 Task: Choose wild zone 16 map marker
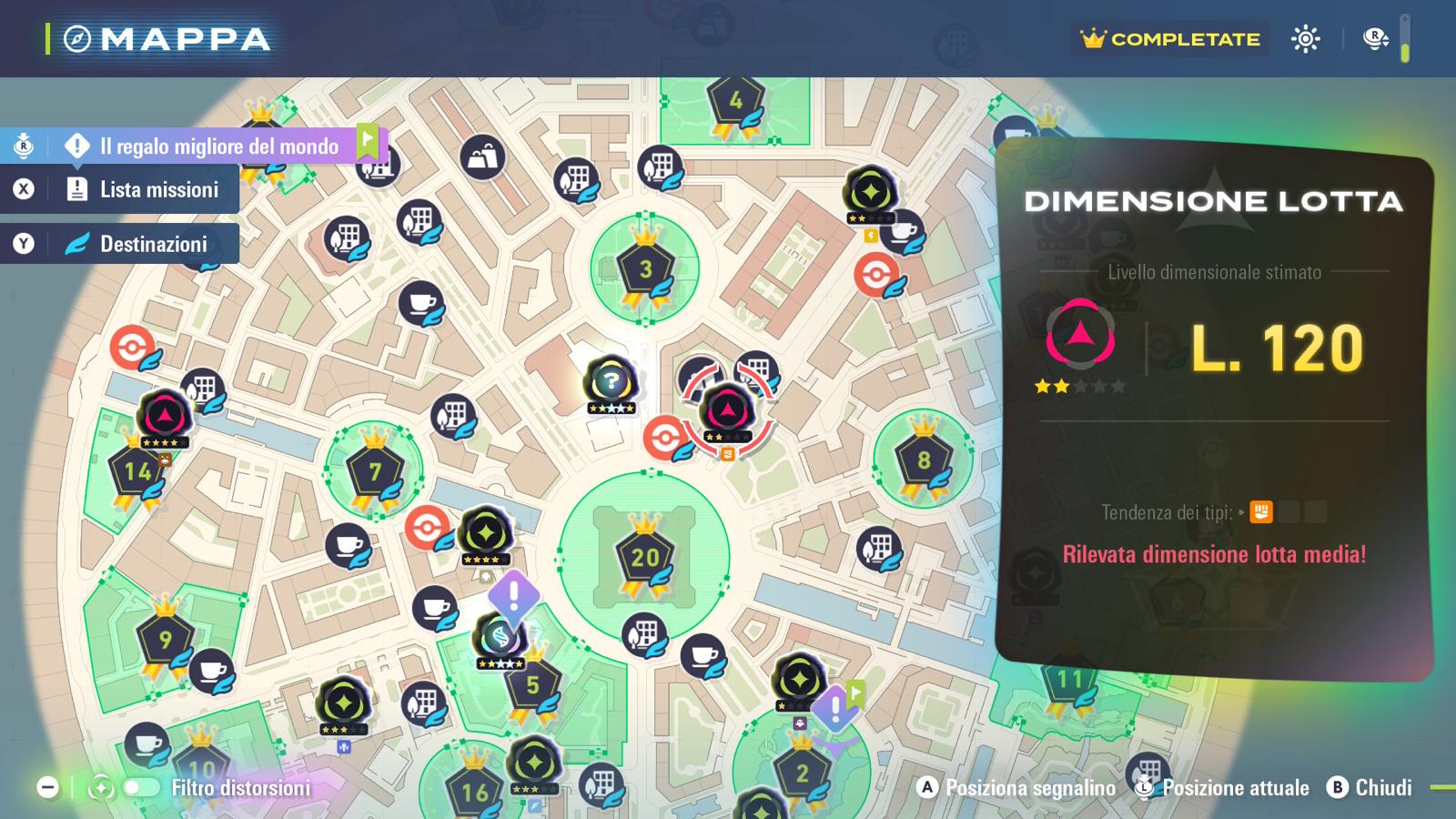475,790
